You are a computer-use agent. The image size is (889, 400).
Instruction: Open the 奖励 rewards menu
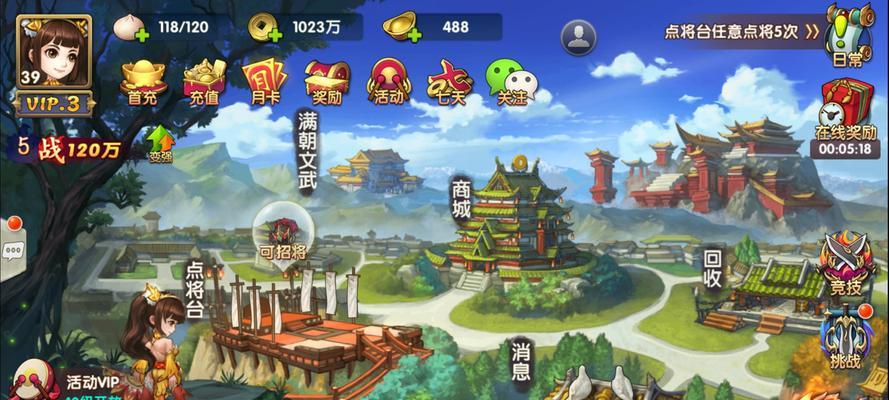click(326, 80)
